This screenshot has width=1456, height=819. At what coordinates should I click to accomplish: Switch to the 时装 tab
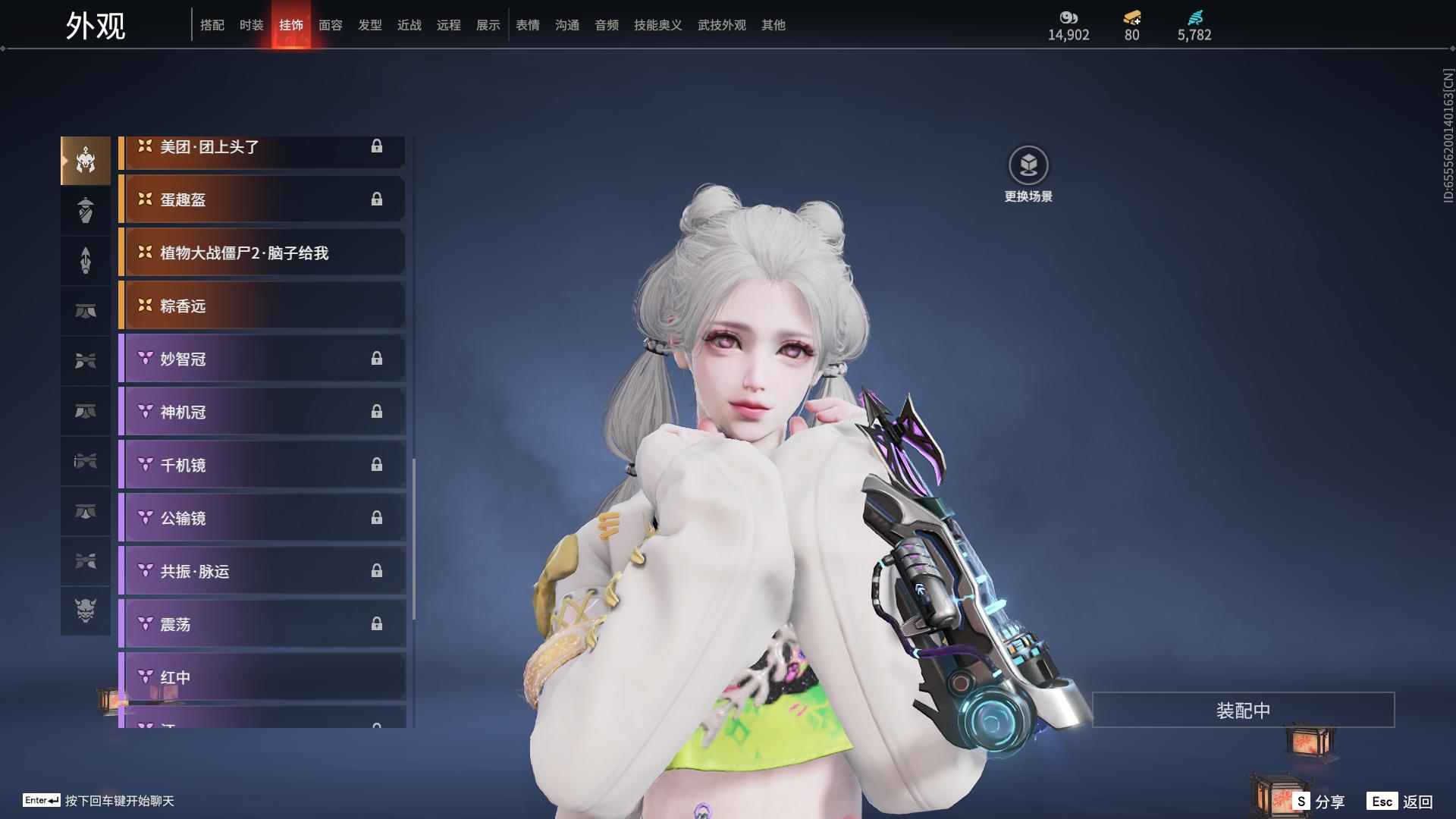click(251, 25)
